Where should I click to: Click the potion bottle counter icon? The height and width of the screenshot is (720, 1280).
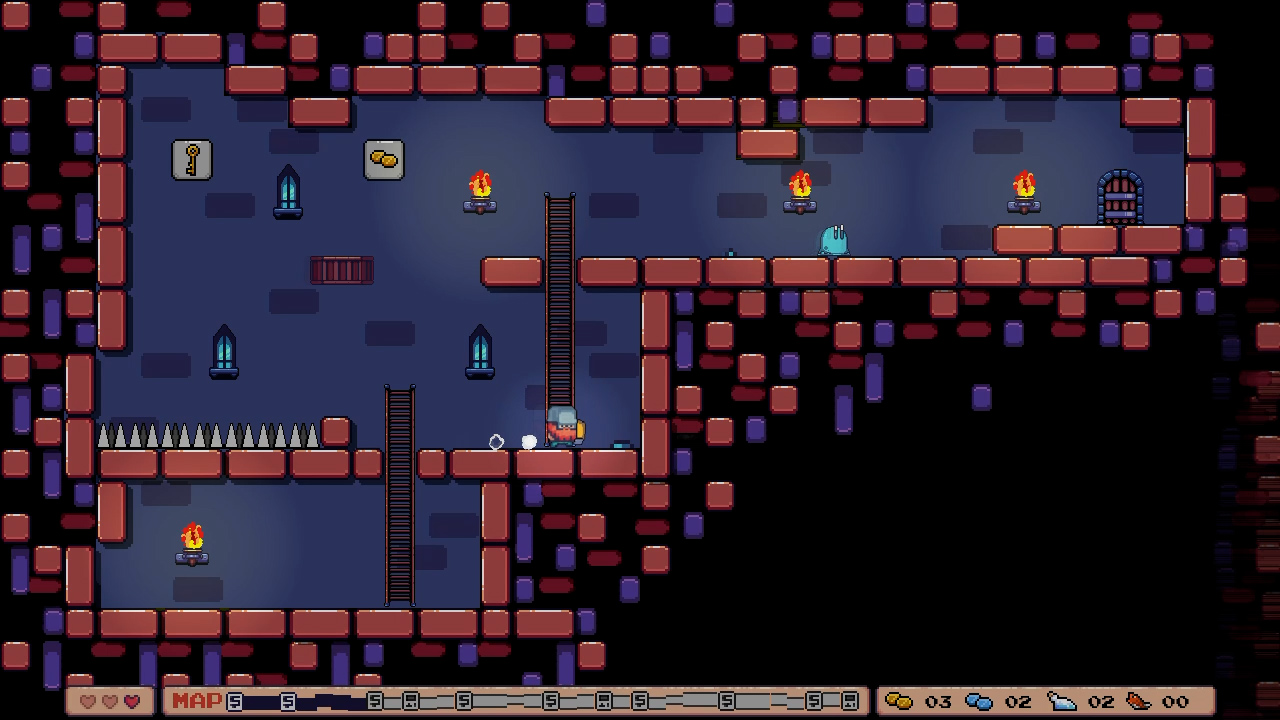tap(1063, 701)
